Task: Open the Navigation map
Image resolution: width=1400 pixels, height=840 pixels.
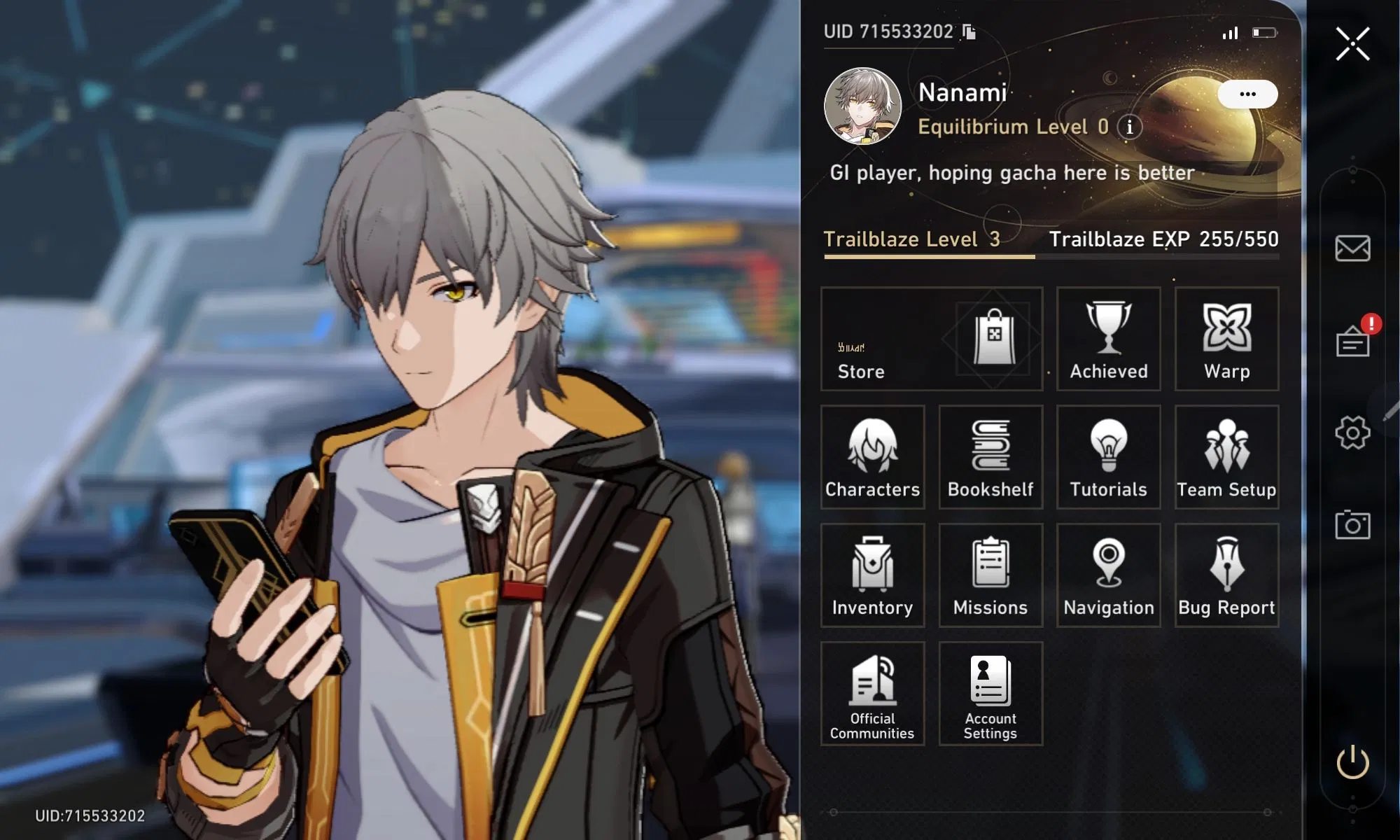Action: [x=1108, y=575]
